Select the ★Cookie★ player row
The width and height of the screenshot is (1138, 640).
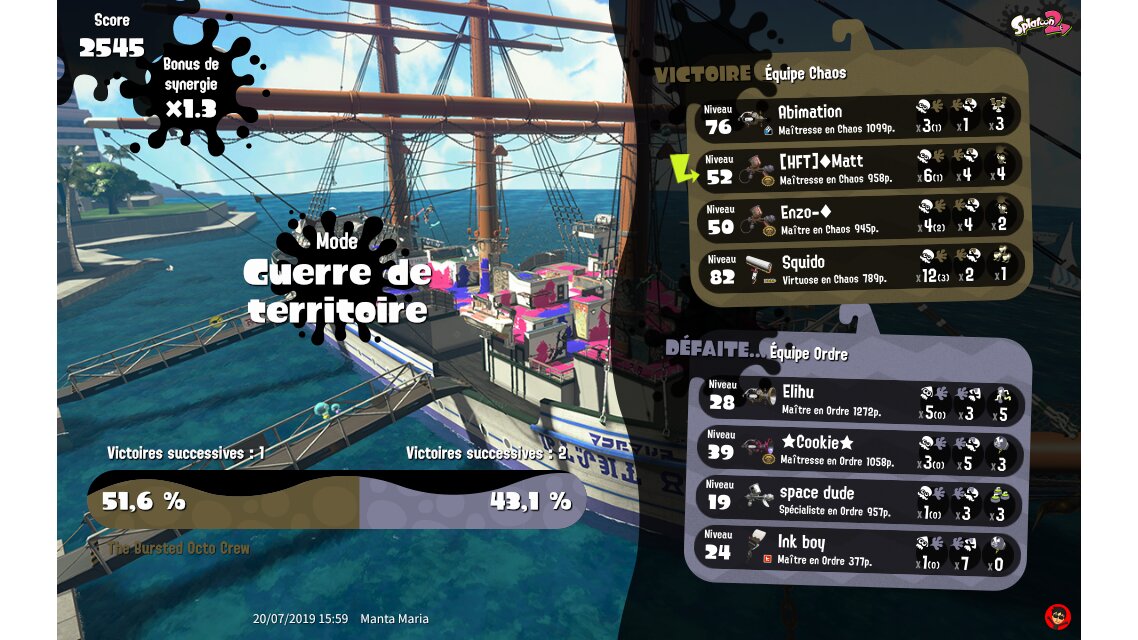click(x=860, y=451)
